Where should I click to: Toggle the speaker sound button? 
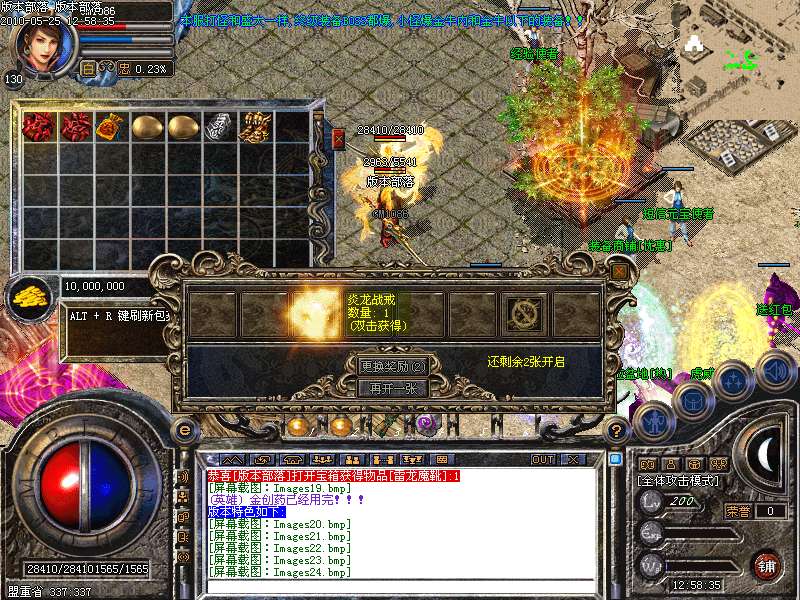tap(776, 370)
